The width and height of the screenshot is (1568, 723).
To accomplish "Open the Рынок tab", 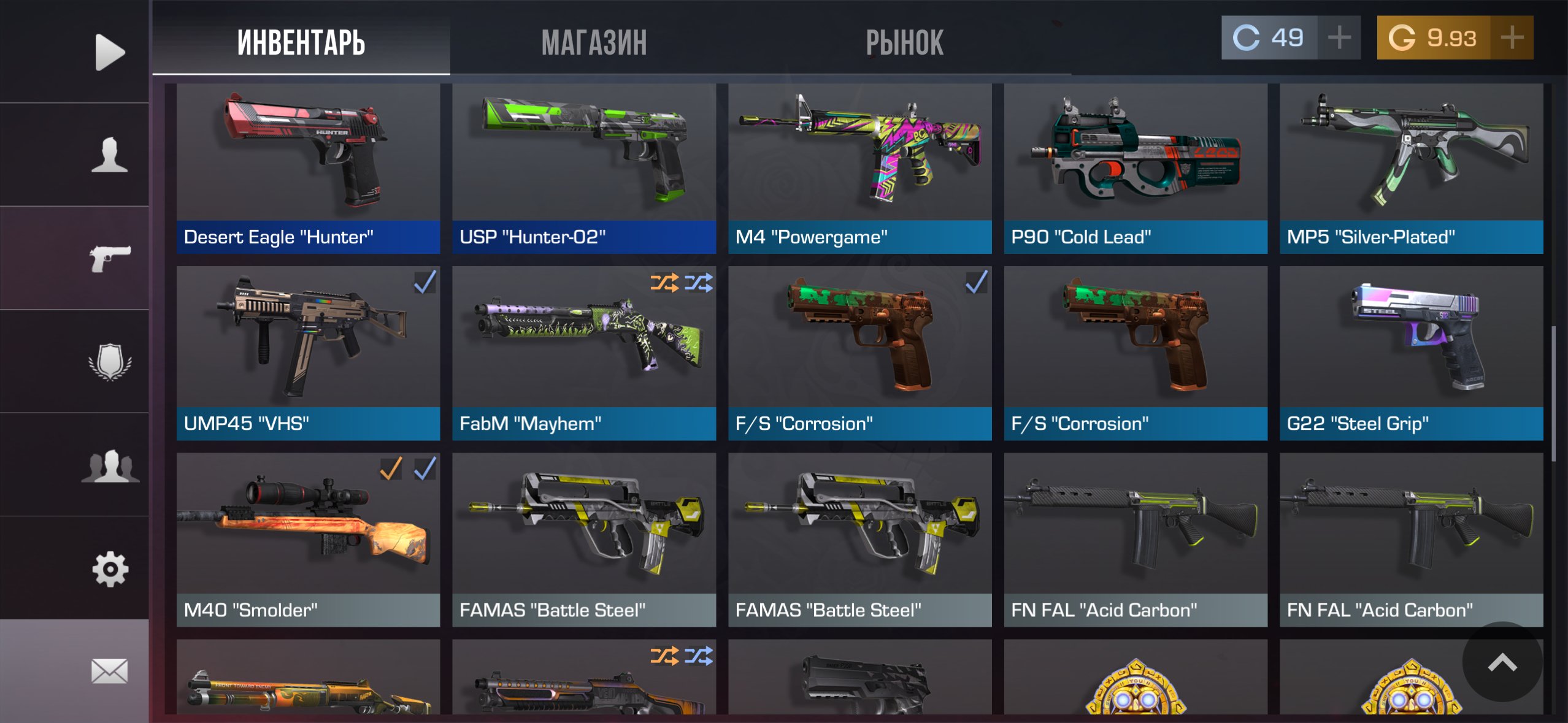I will click(x=904, y=43).
